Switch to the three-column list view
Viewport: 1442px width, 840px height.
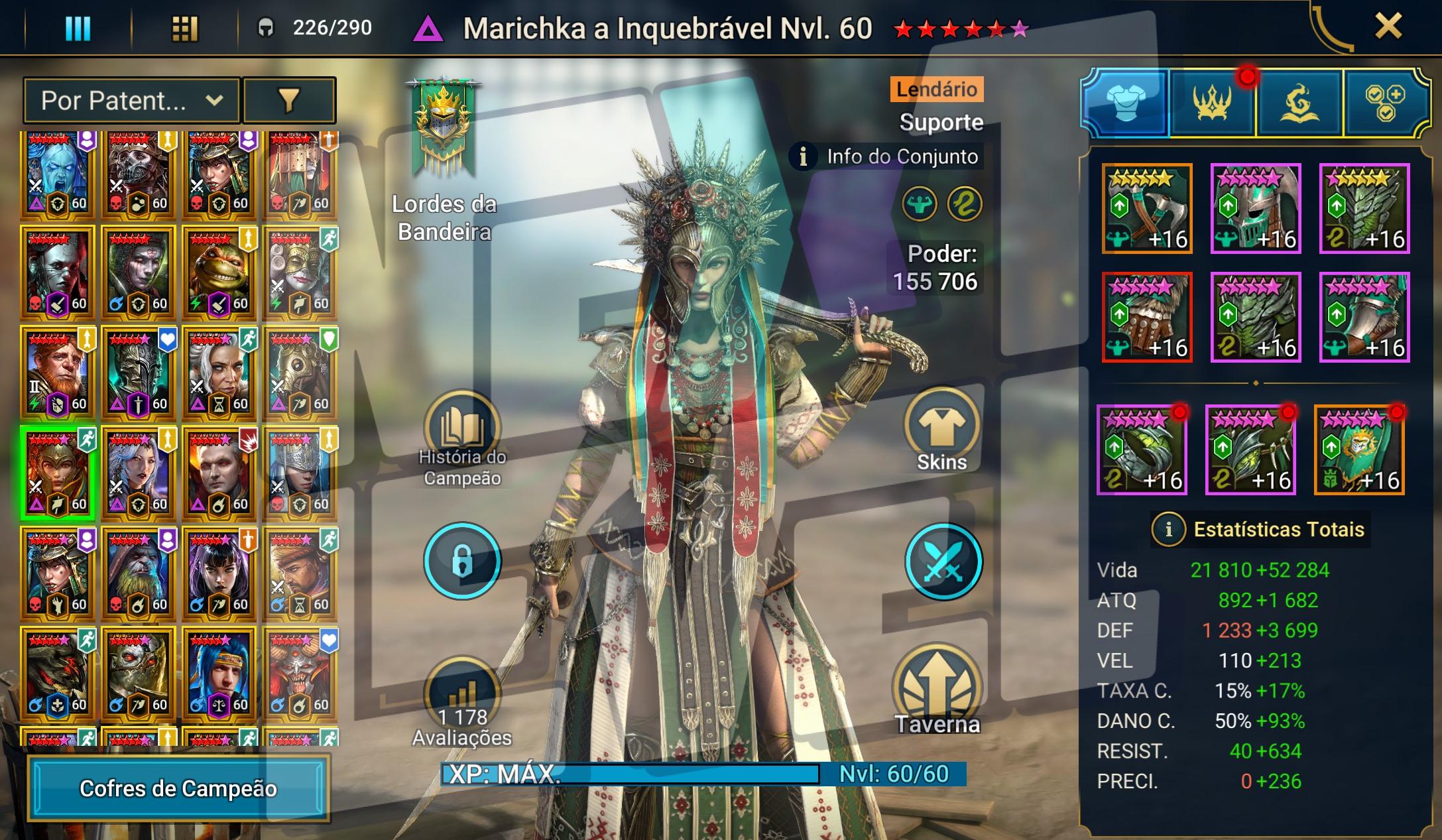pos(78,29)
